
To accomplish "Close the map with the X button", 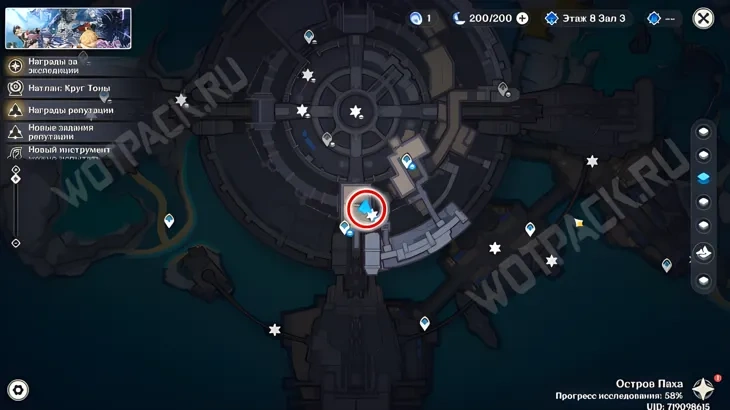I will click(703, 18).
